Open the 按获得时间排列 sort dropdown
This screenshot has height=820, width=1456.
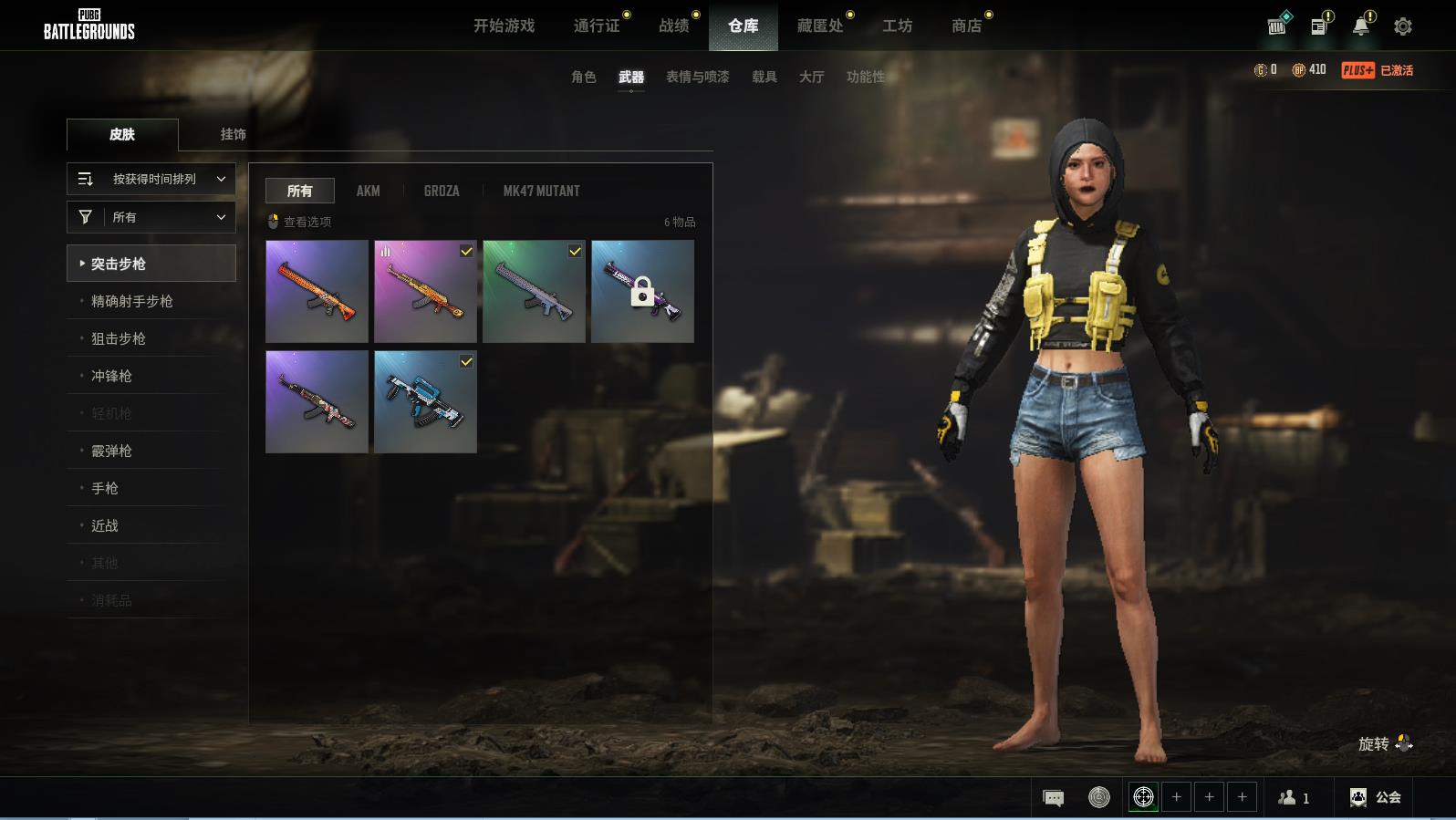pyautogui.click(x=151, y=179)
